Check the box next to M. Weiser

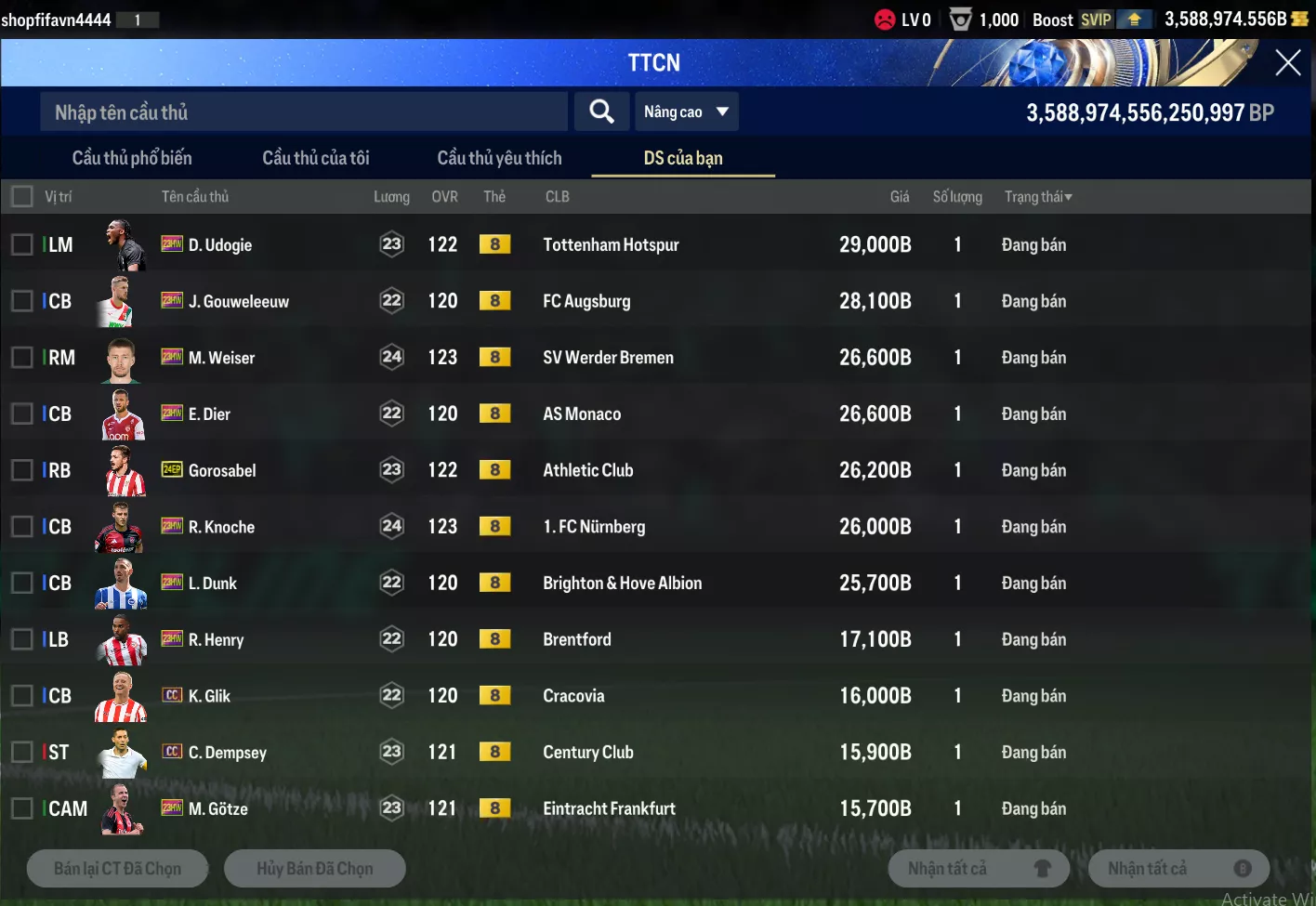click(21, 358)
